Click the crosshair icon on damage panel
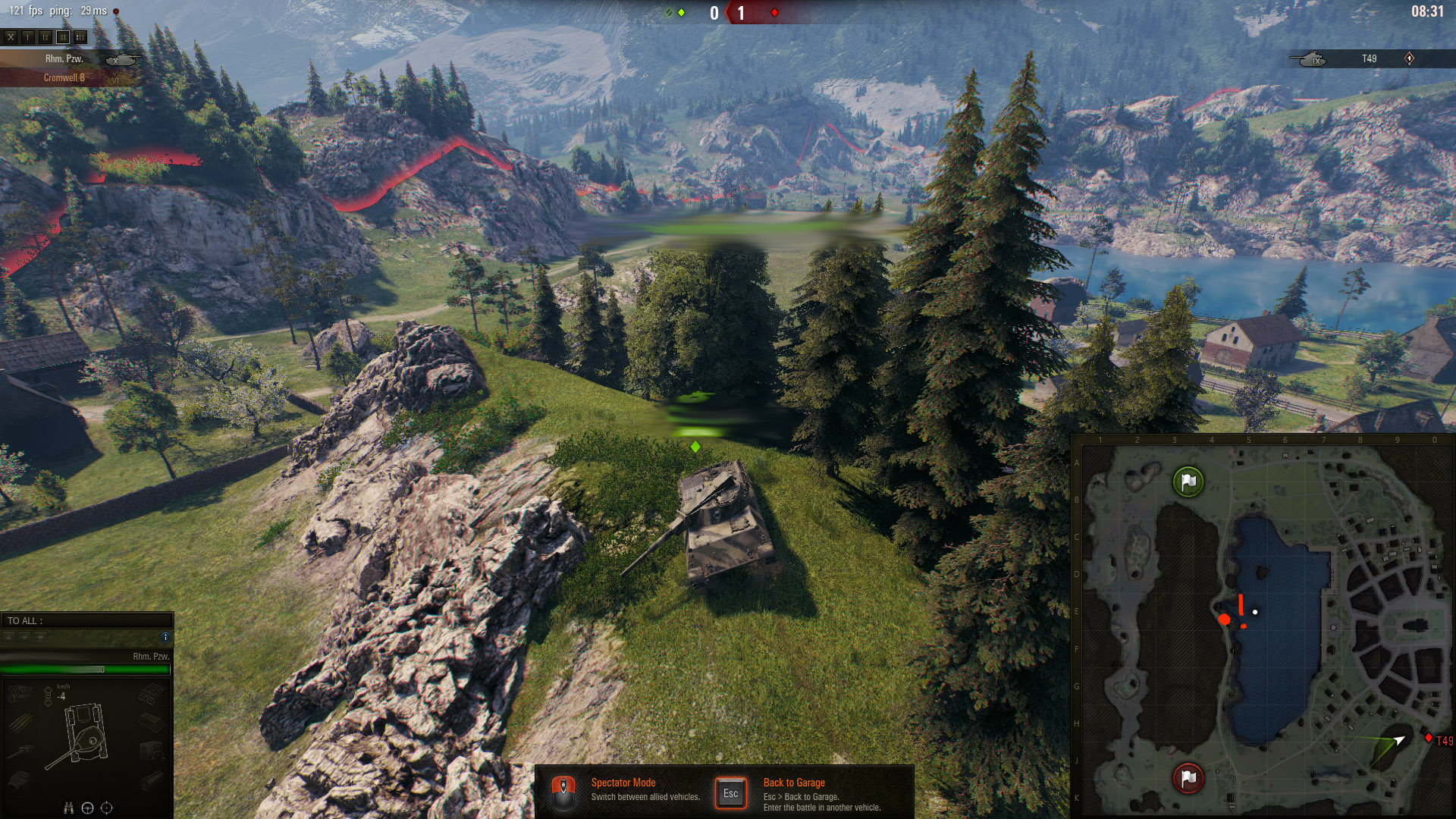Viewport: 1456px width, 819px height. [106, 808]
